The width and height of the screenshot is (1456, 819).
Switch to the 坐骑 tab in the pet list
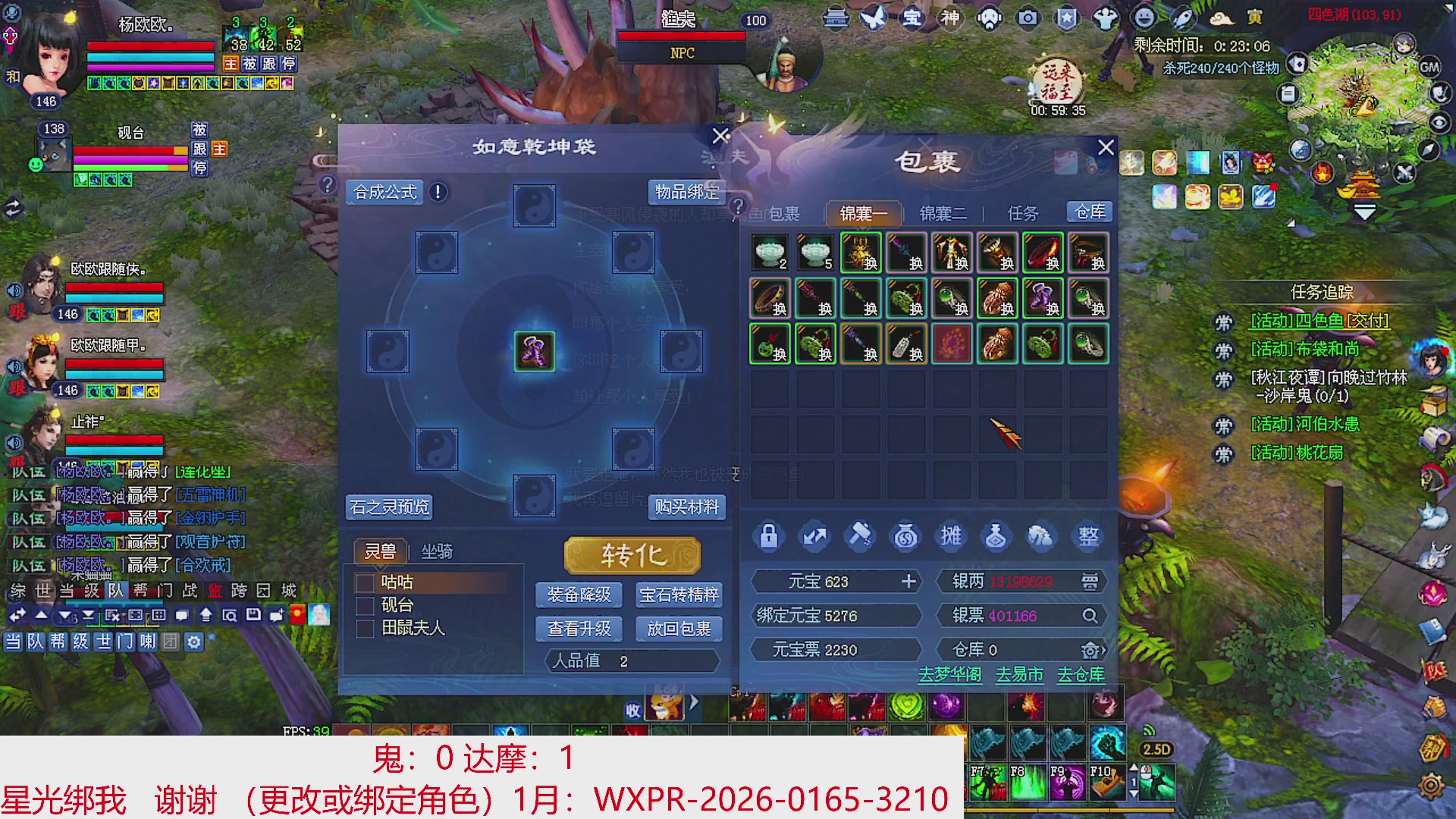438,551
